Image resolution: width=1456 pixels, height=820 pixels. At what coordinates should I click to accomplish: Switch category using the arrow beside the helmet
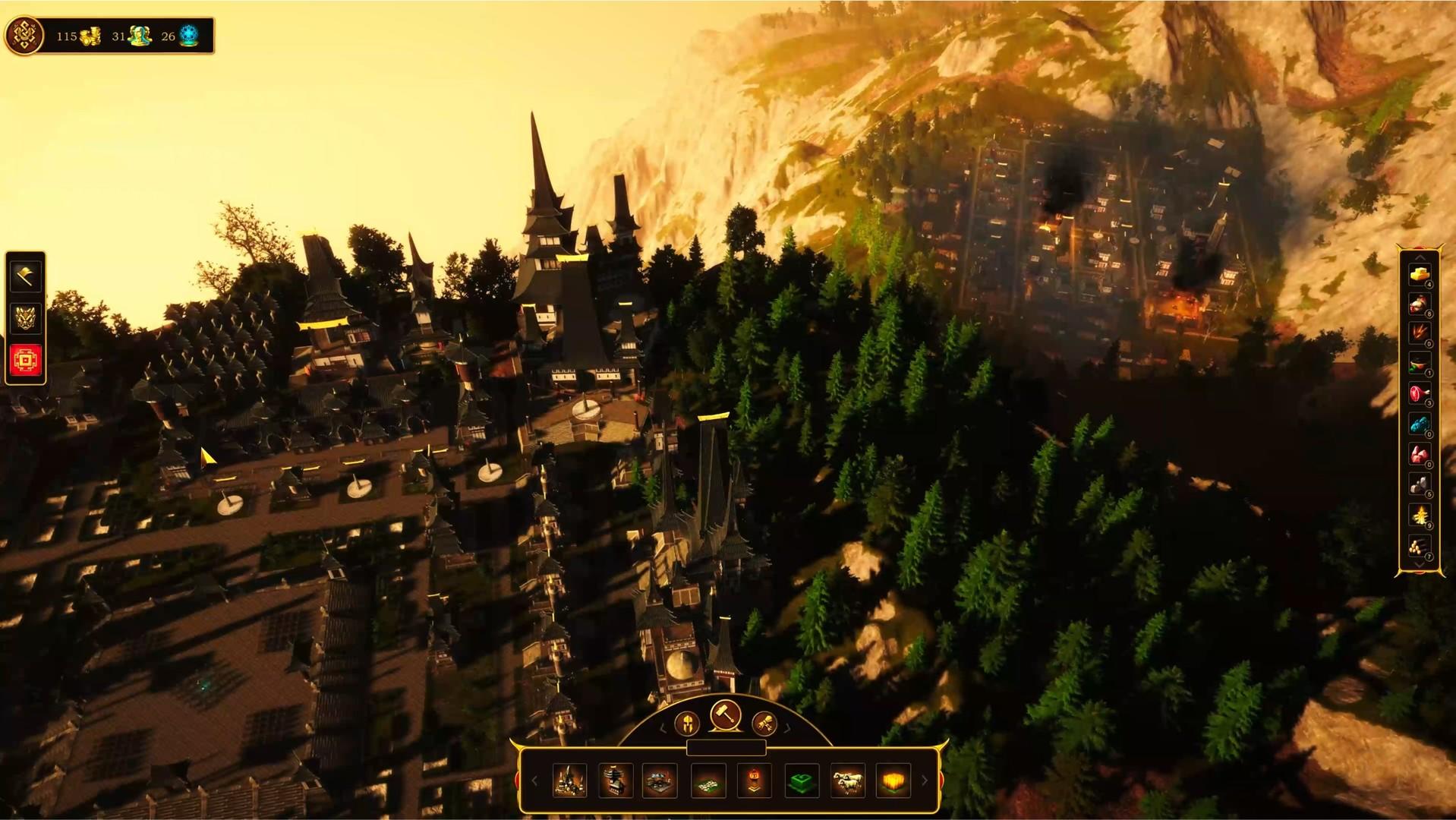[x=663, y=729]
